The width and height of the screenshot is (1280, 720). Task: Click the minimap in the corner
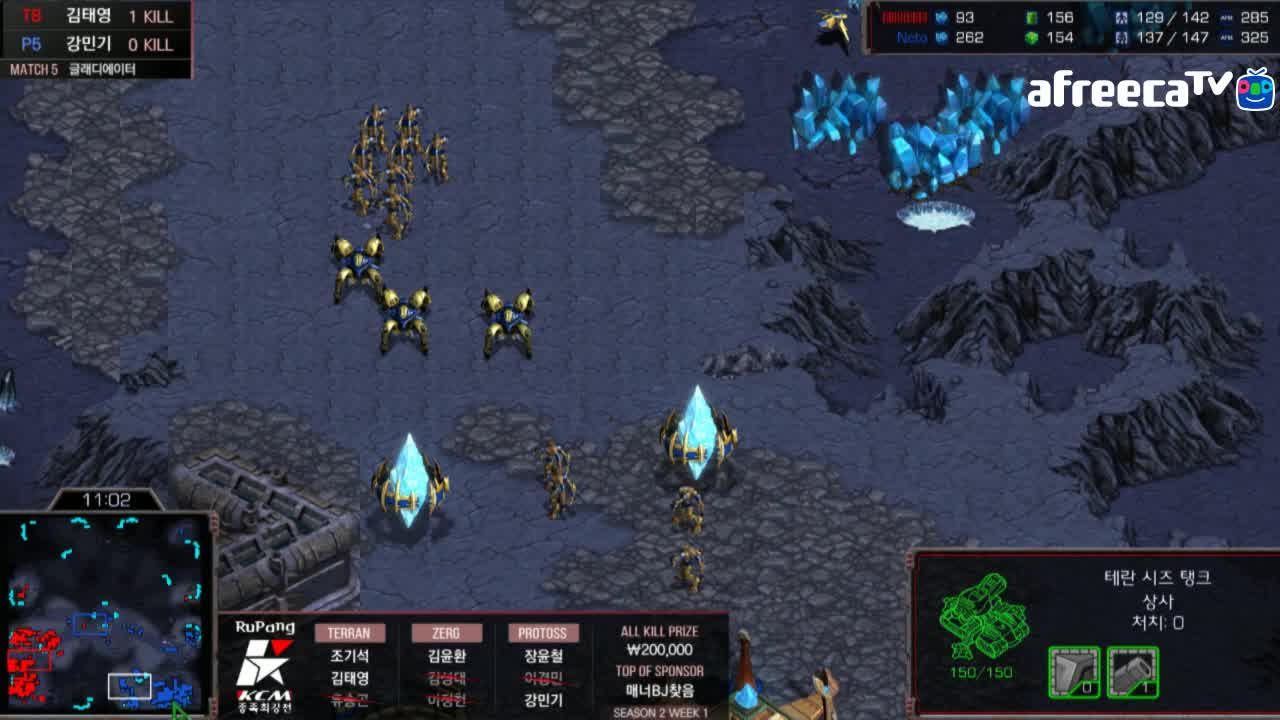[x=105, y=612]
